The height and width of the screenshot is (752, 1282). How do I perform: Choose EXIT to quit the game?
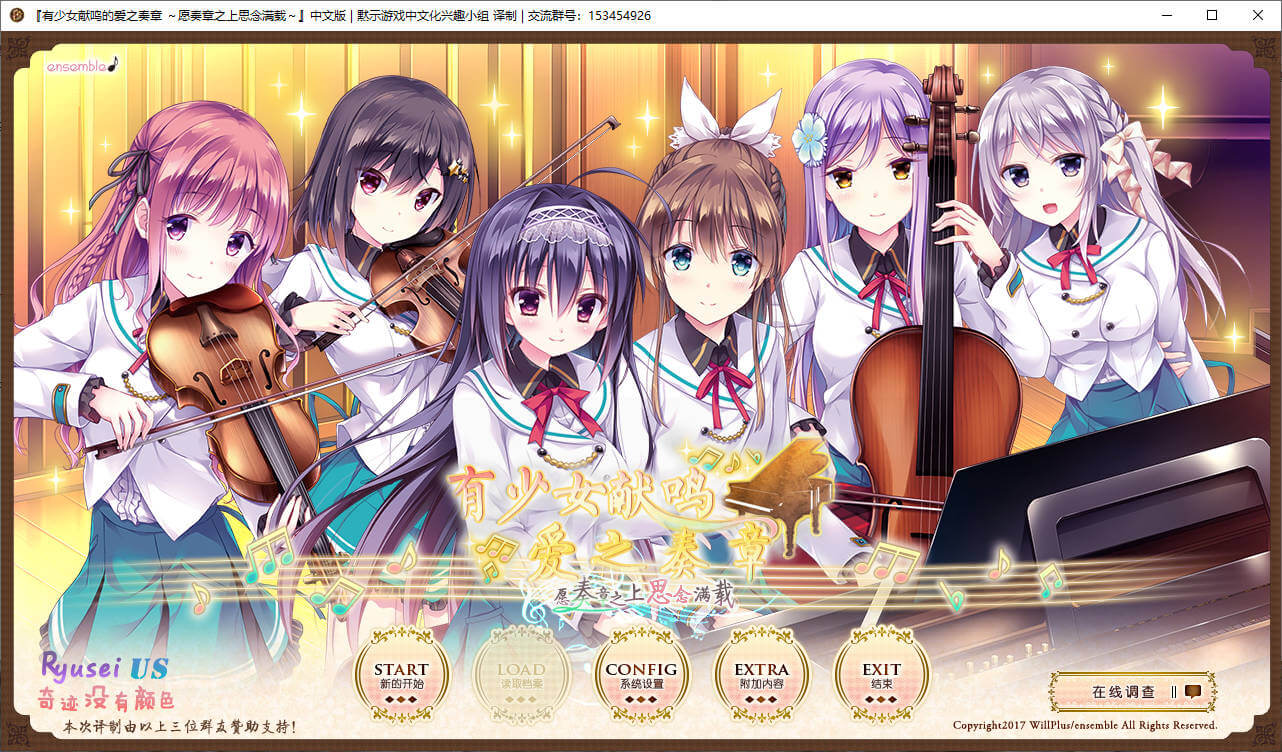tap(881, 675)
